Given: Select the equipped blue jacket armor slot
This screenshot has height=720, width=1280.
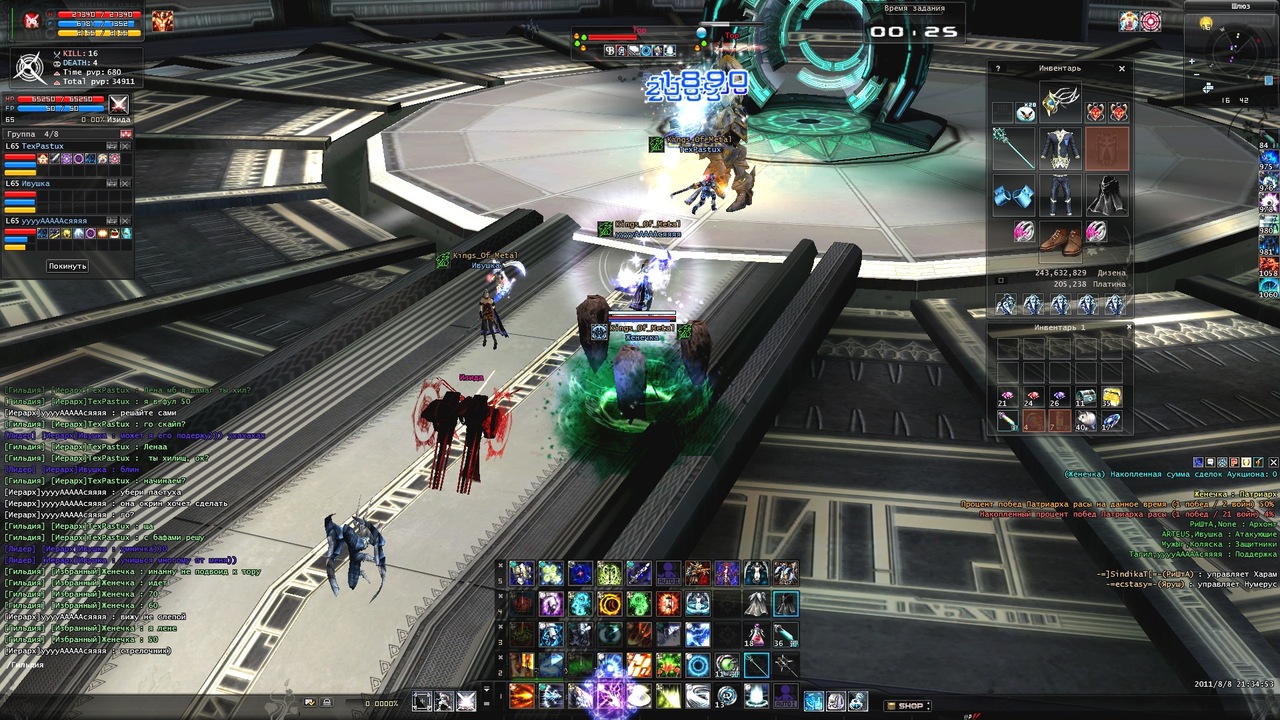Looking at the screenshot, I should [x=1060, y=147].
